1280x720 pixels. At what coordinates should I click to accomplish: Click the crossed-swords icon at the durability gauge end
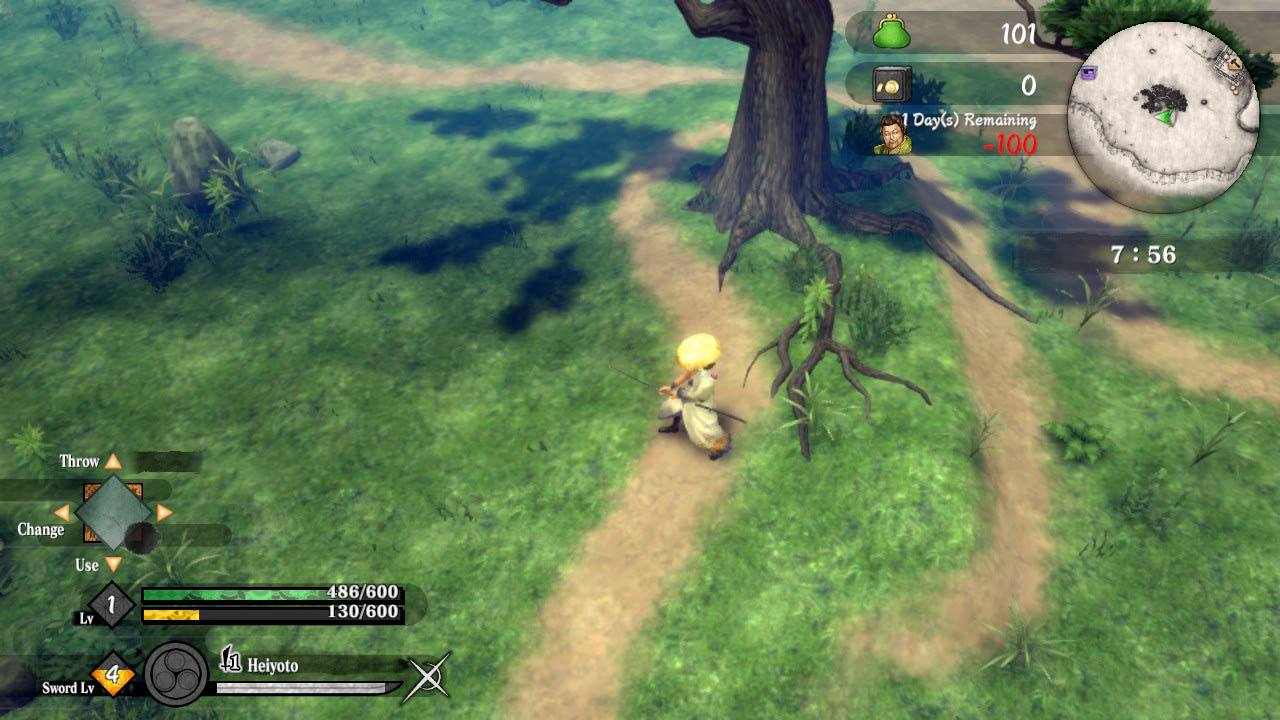pos(428,676)
